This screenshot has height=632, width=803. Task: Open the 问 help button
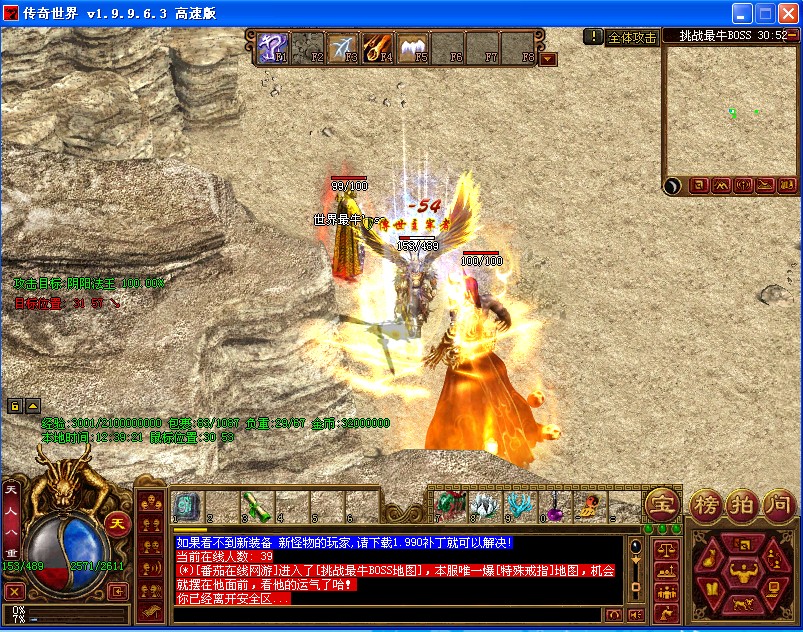tap(777, 503)
